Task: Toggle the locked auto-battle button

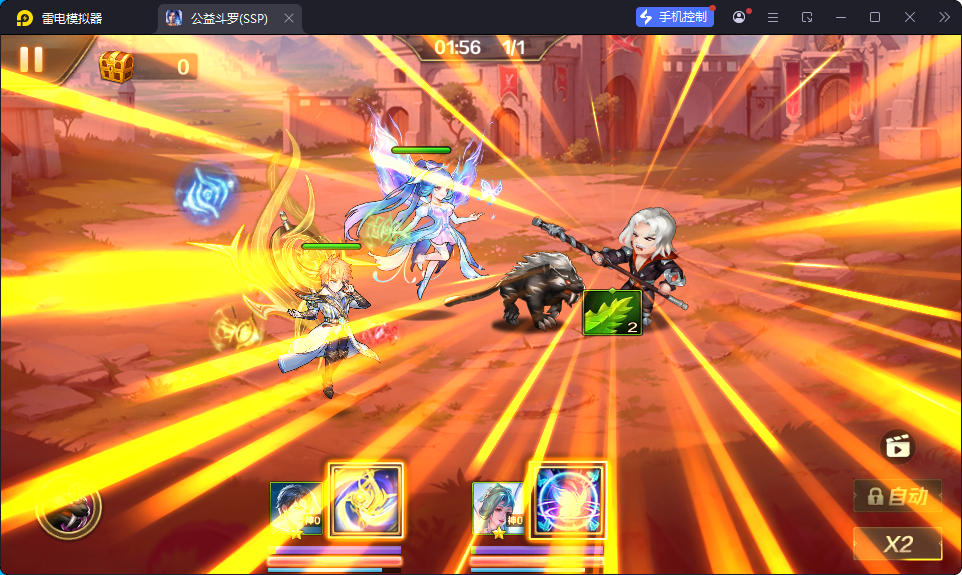Action: pos(897,495)
